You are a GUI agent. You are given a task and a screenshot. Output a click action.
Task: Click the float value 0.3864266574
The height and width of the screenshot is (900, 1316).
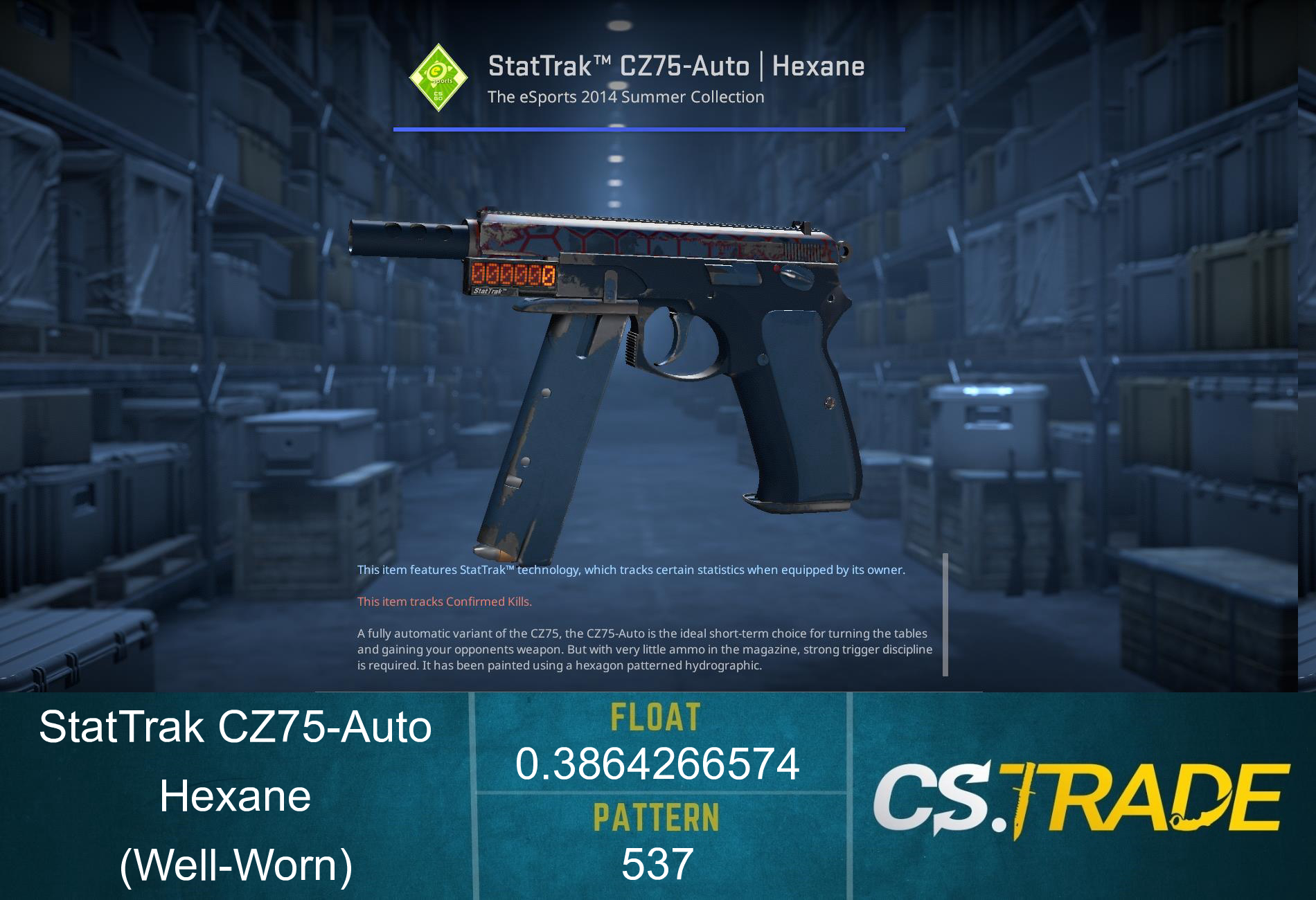[x=657, y=765]
